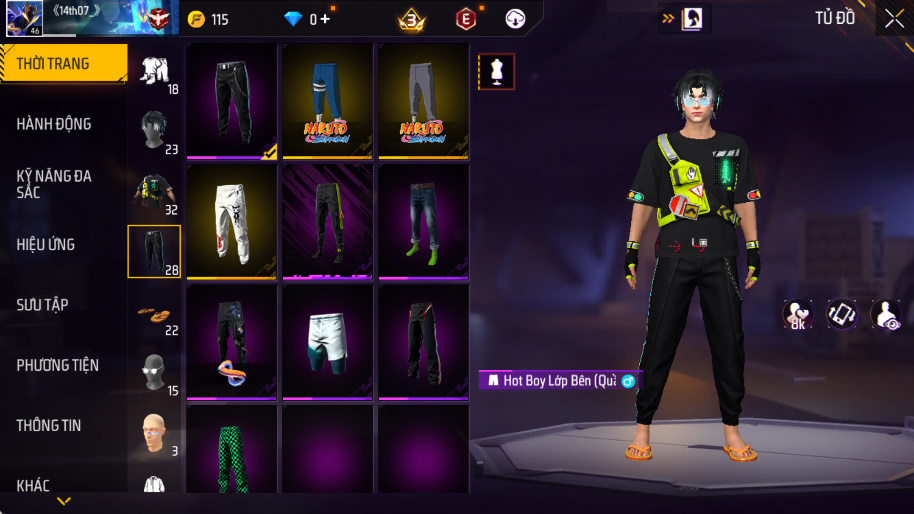Open the Hành Động tab

click(63, 124)
